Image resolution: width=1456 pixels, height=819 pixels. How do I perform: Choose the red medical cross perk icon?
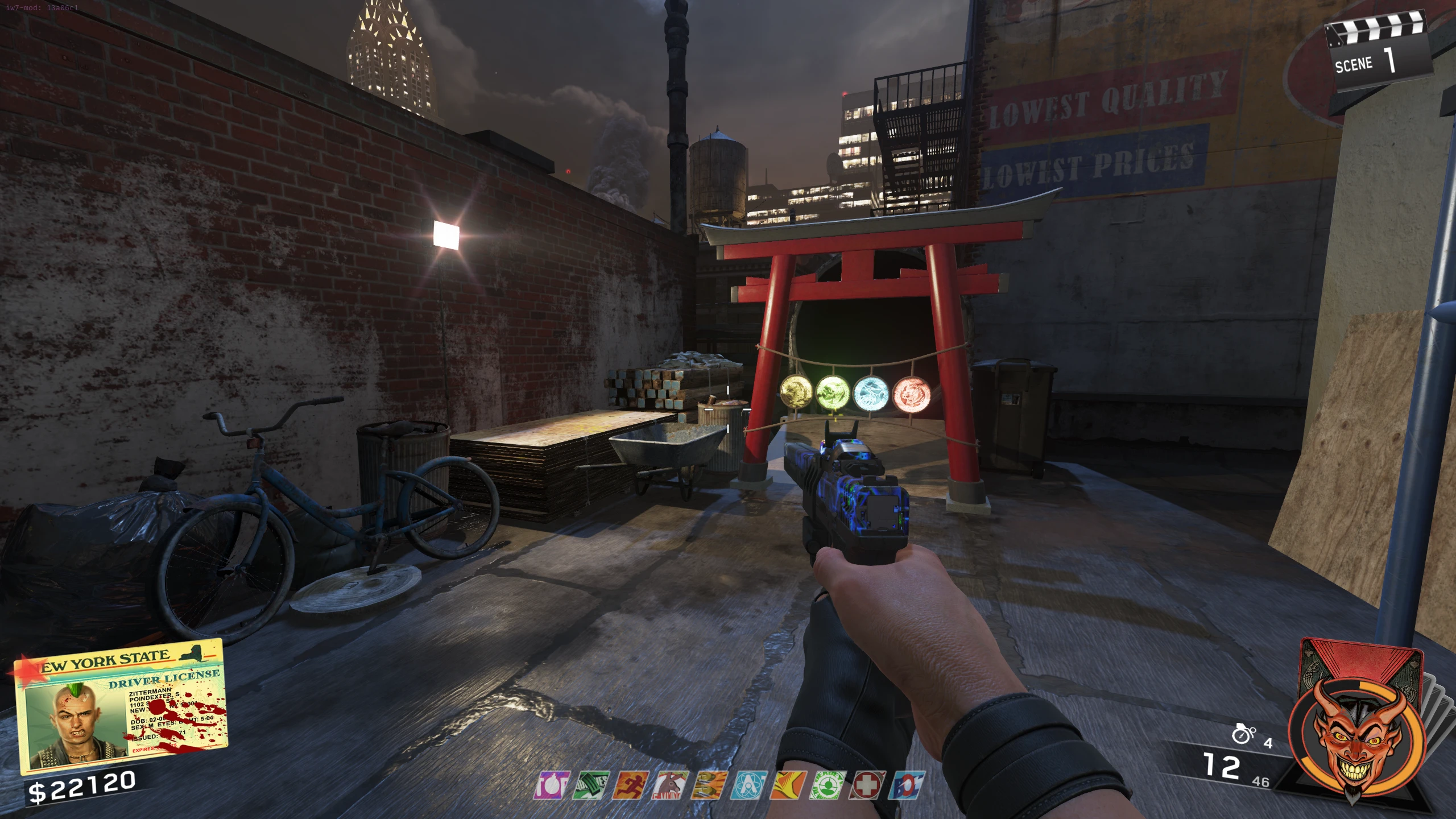[x=867, y=785]
